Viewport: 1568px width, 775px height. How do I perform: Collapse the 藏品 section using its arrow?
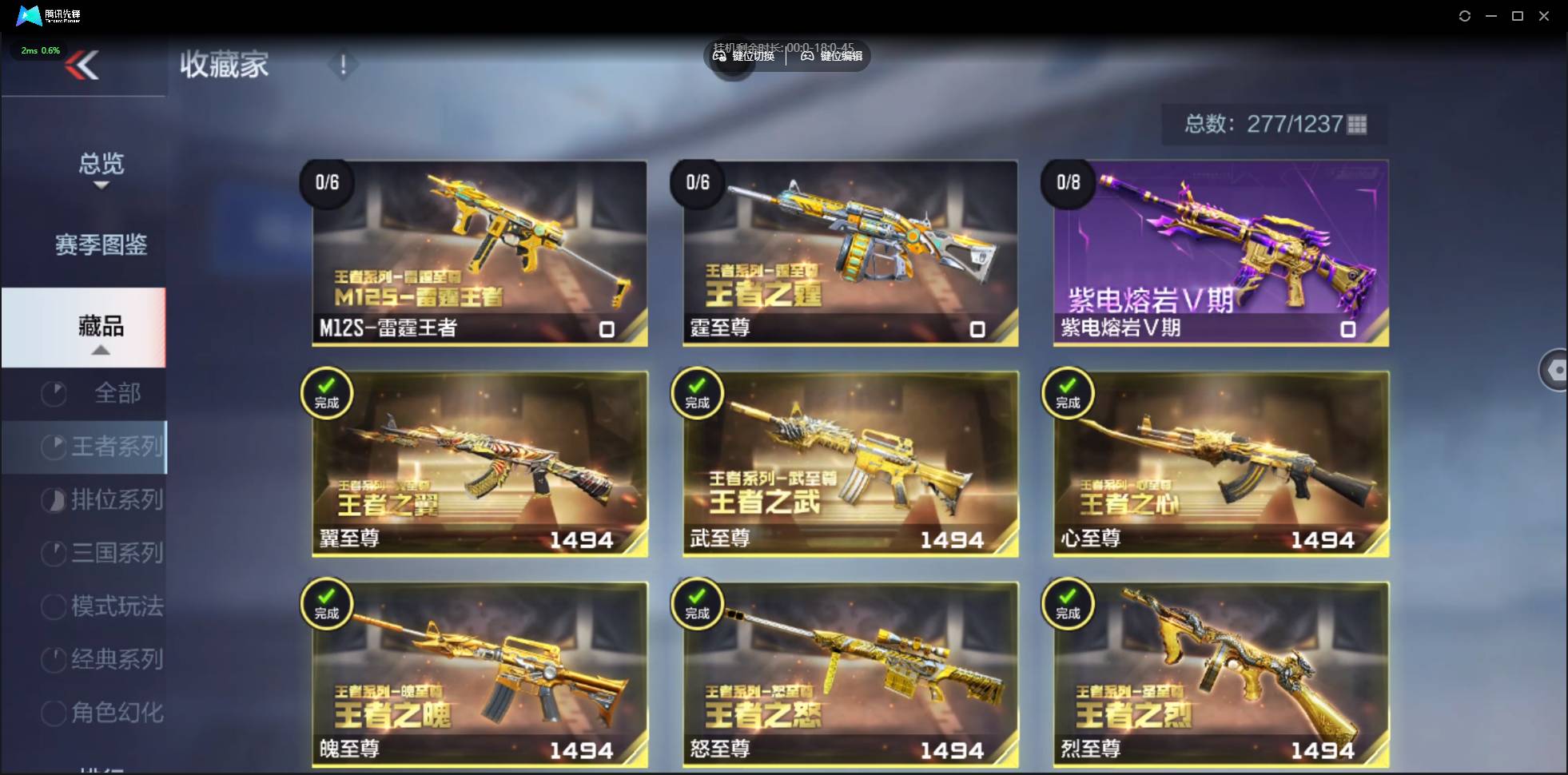101,350
